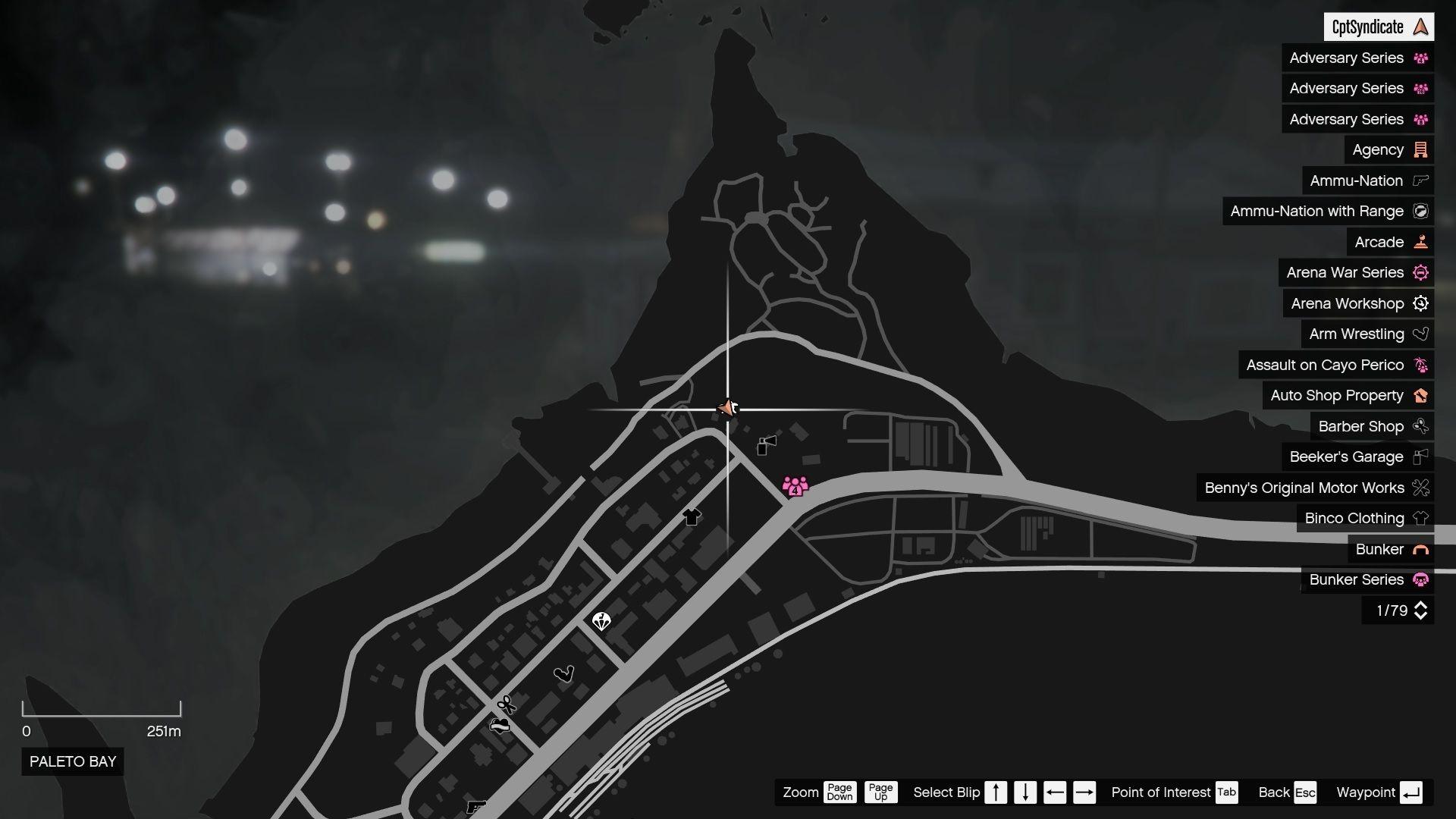Click the Bunker icon in the legend
Viewport: 1456px width, 819px height.
(x=1421, y=549)
